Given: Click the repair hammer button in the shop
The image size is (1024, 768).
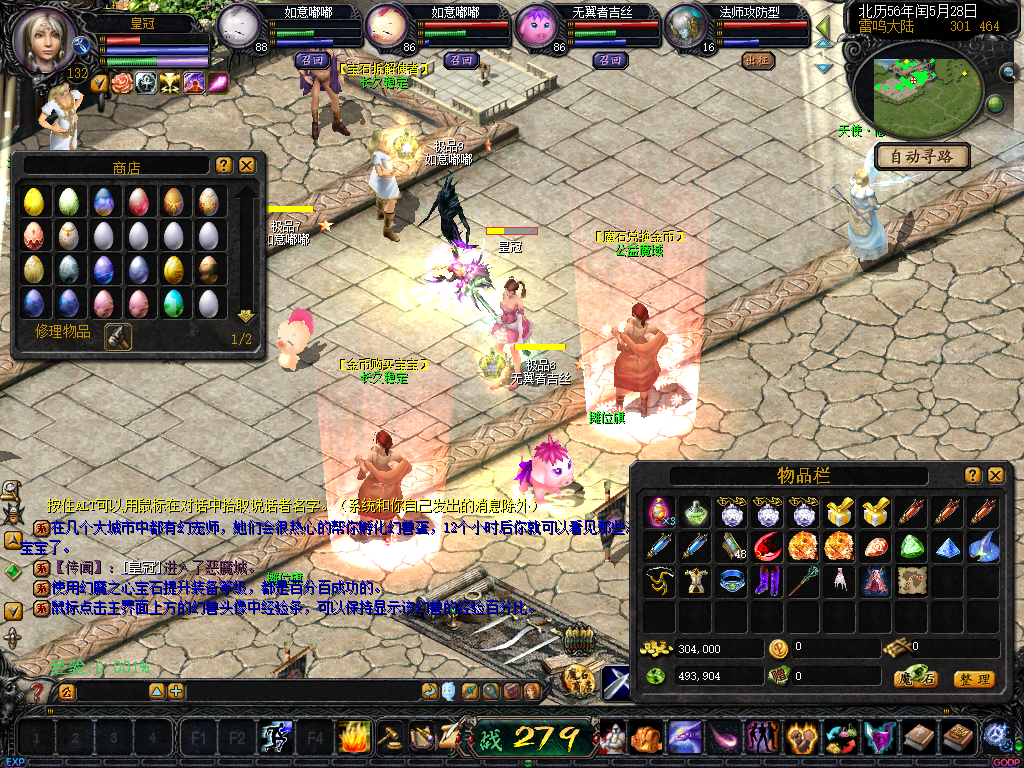Looking at the screenshot, I should [117, 337].
